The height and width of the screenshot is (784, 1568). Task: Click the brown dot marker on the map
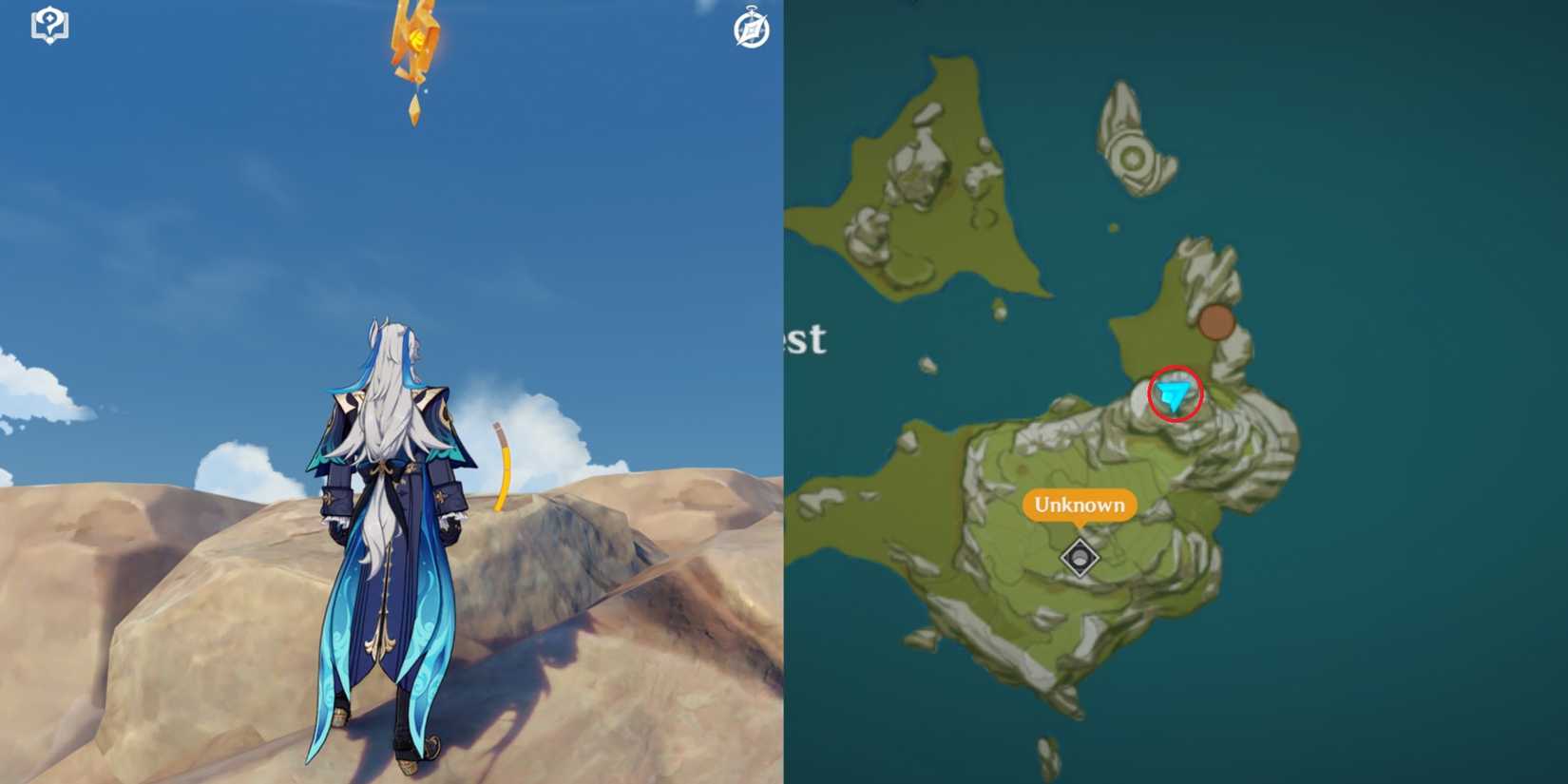point(1215,323)
